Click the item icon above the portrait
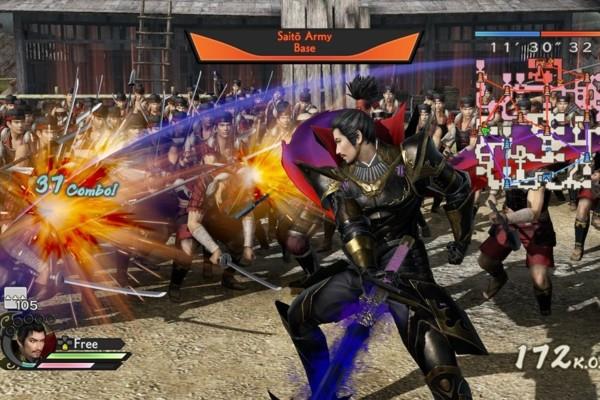600x400 pixels. pos(15,298)
